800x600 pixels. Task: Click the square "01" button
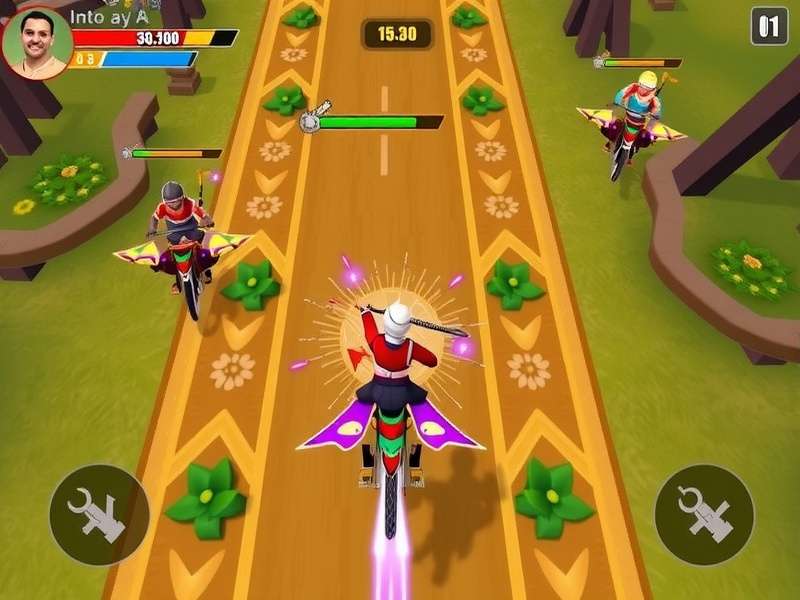[769, 27]
